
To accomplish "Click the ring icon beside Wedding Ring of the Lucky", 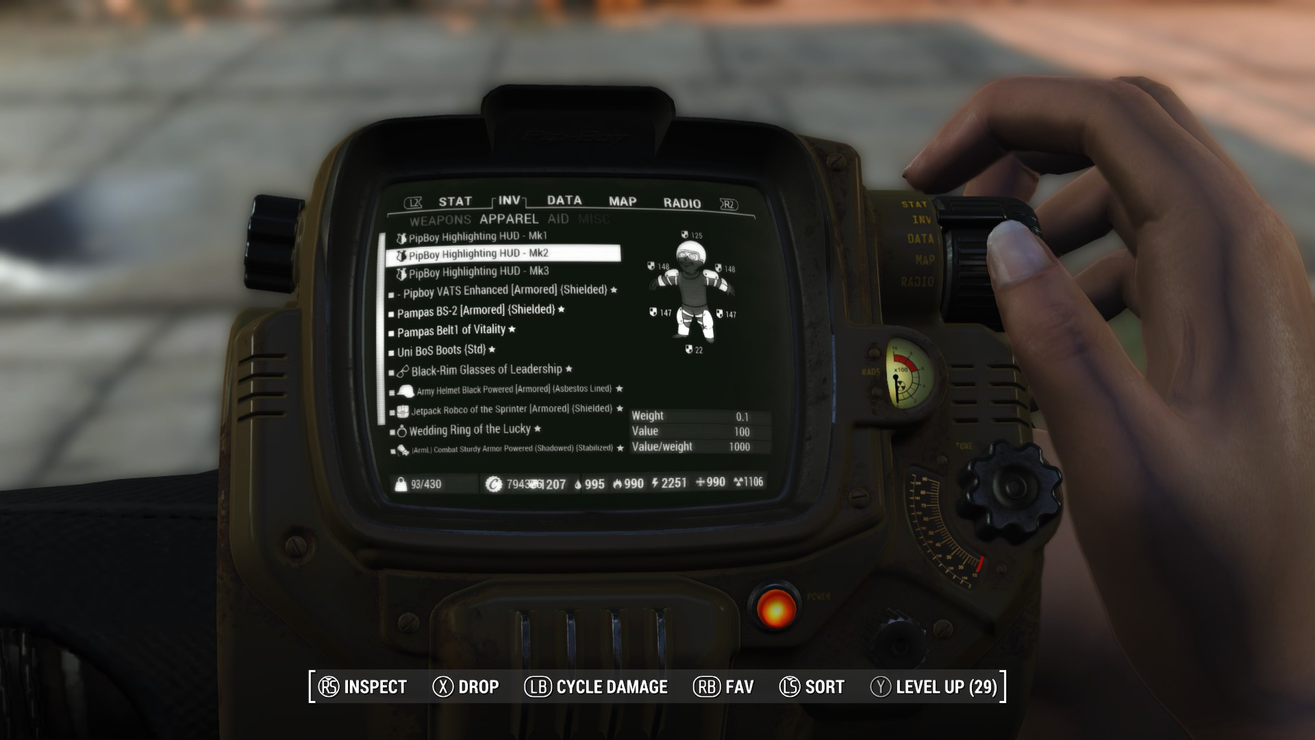I will pyautogui.click(x=402, y=429).
